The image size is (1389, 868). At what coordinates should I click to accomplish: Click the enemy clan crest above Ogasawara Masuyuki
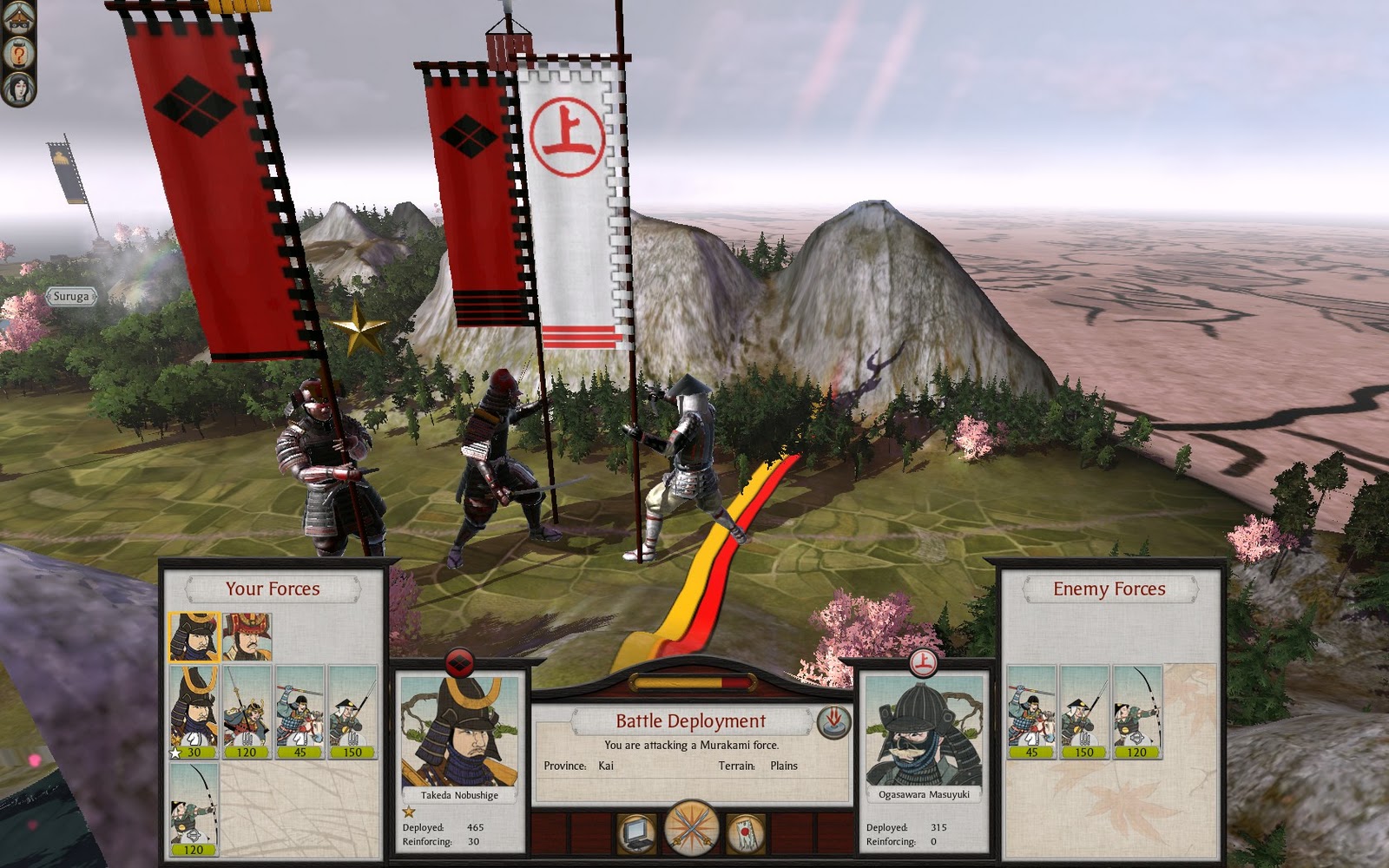923,663
